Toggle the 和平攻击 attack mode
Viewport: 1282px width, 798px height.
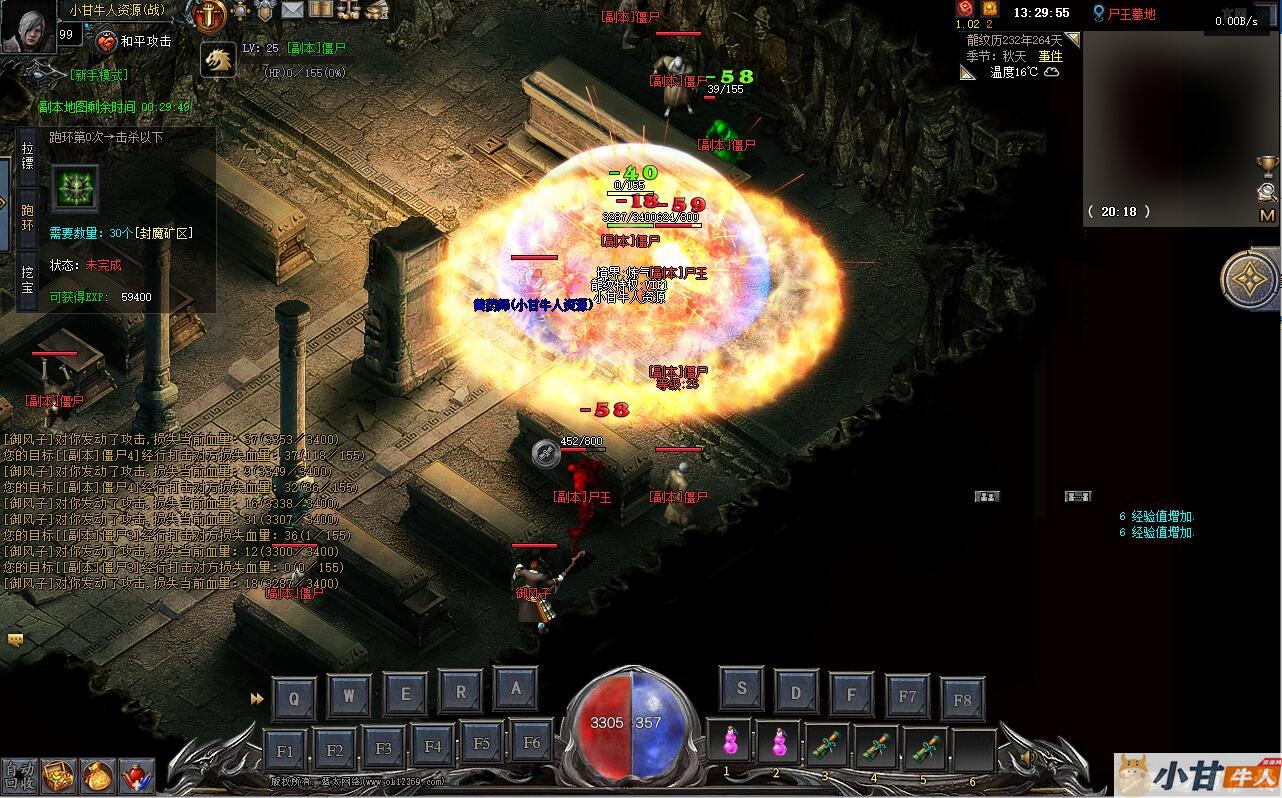pyautogui.click(x=134, y=42)
